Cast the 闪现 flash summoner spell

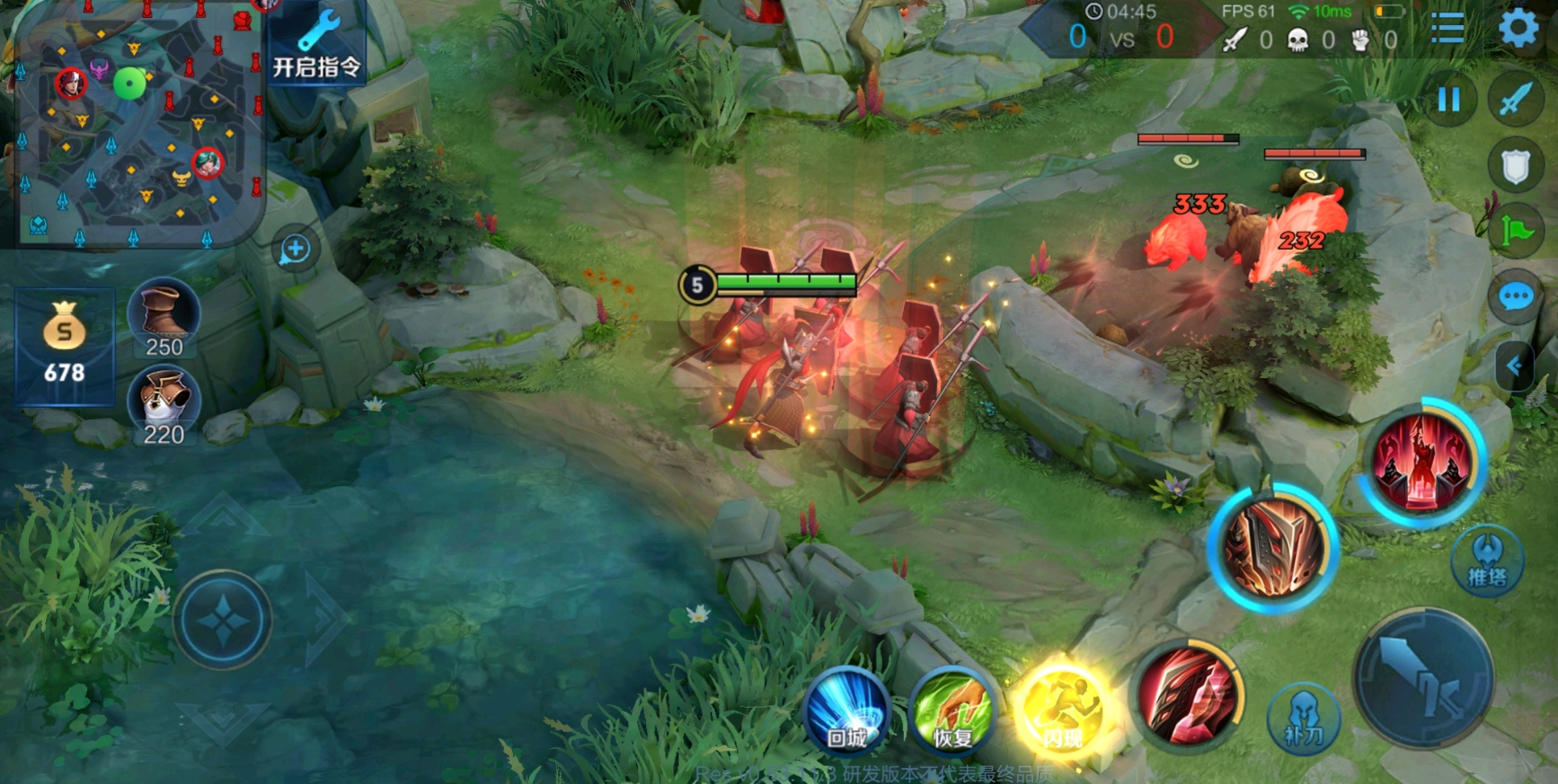[1062, 714]
